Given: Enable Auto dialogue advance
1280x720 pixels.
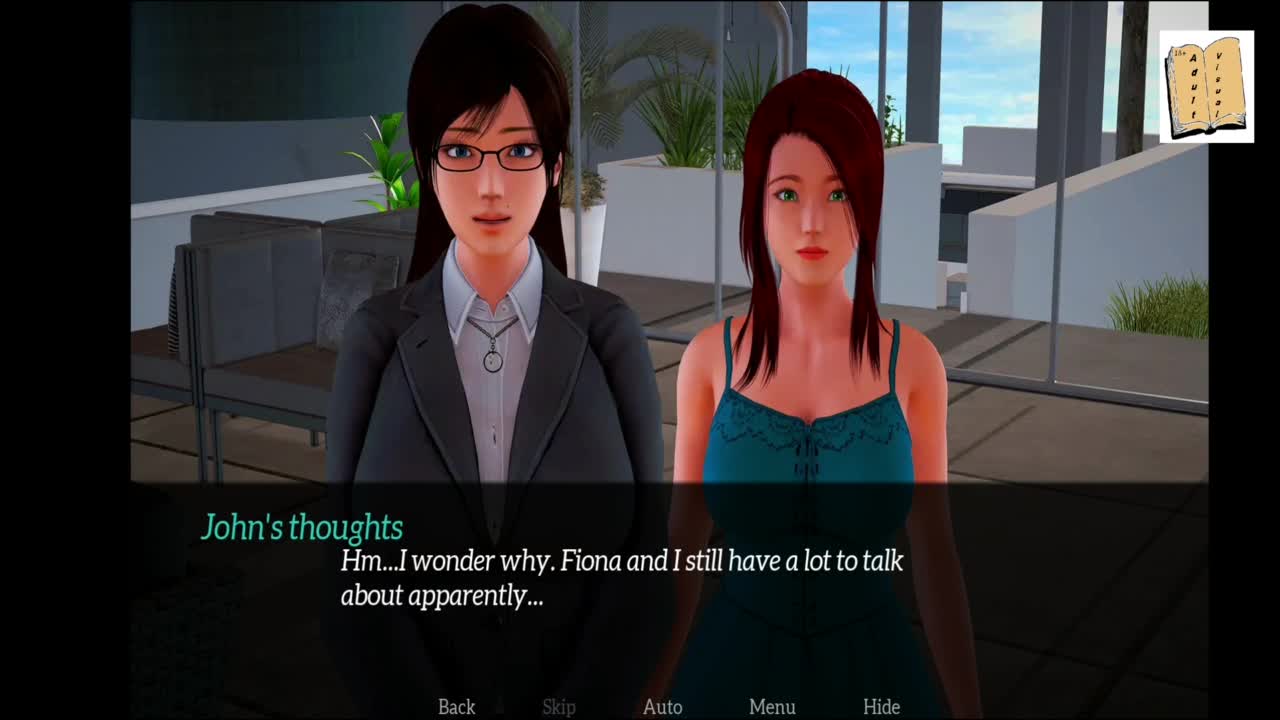Looking at the screenshot, I should click(x=662, y=707).
